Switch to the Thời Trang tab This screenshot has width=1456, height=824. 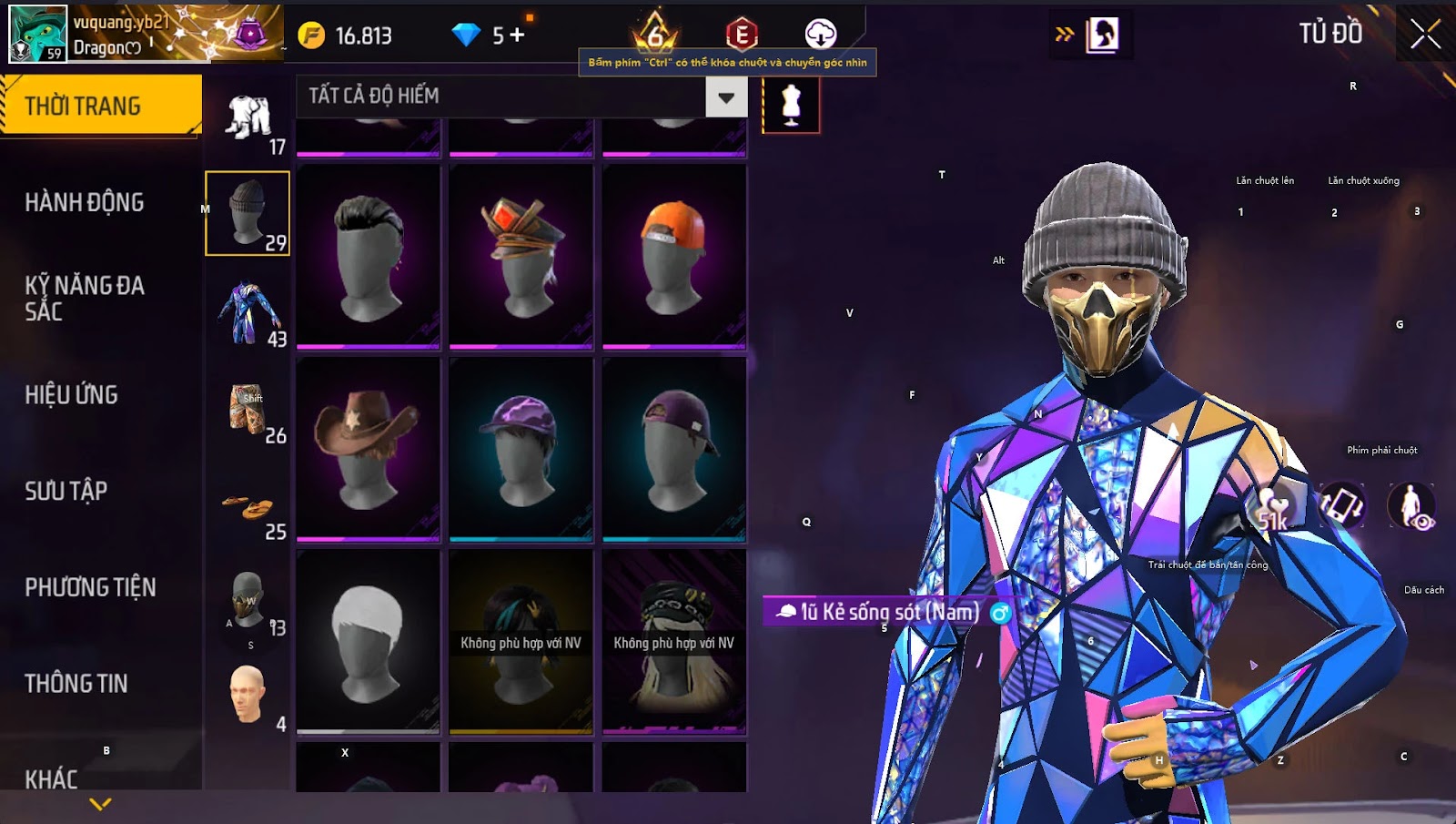100,106
